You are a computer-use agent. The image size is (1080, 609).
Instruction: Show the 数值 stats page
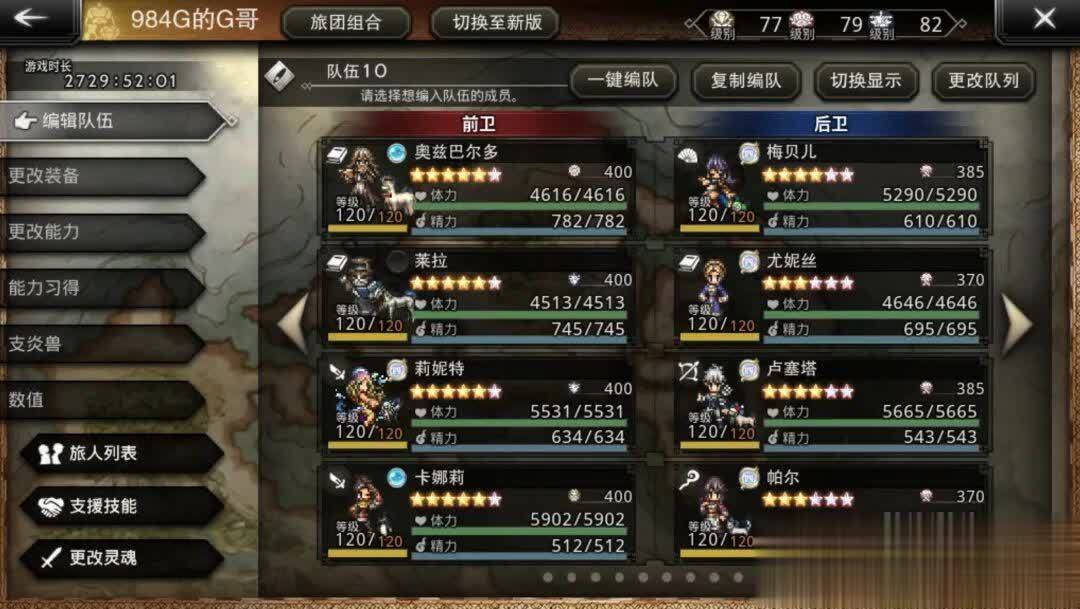pyautogui.click(x=100, y=399)
